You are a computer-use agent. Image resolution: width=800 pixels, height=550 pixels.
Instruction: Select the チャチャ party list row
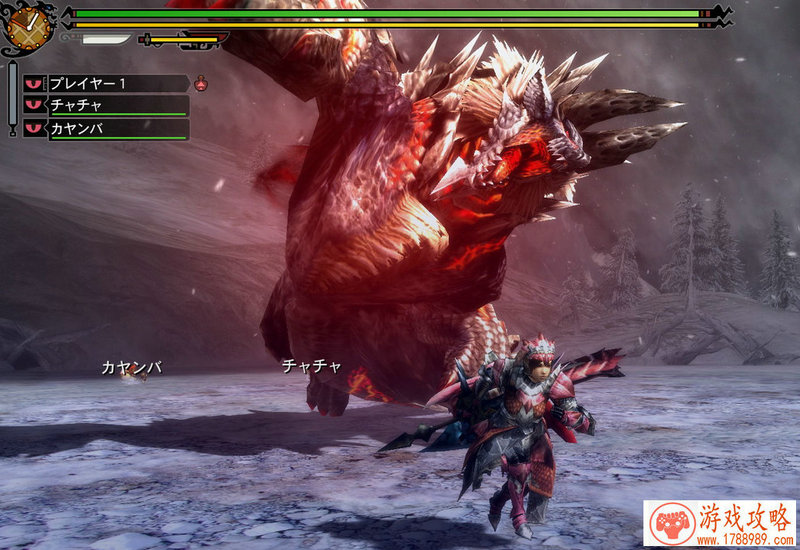[105, 106]
